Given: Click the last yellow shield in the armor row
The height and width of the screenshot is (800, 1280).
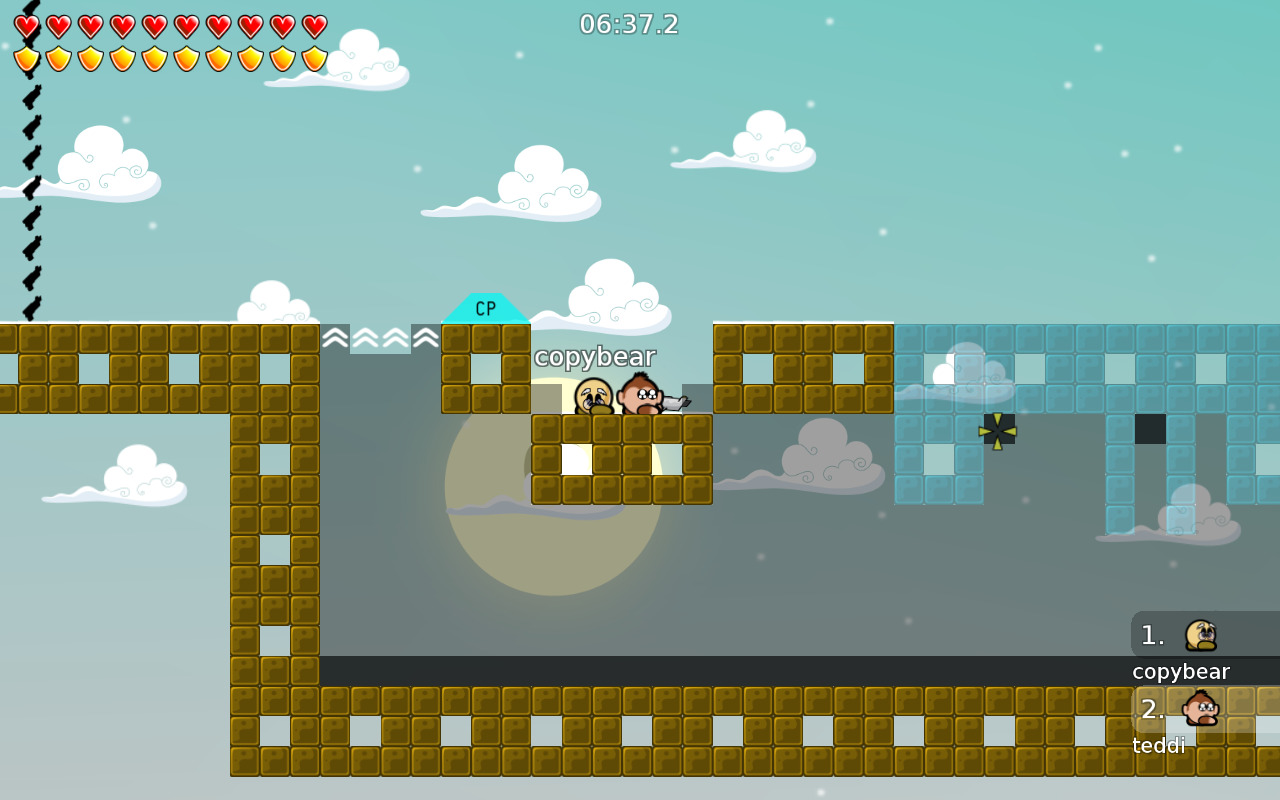Looking at the screenshot, I should coord(314,60).
